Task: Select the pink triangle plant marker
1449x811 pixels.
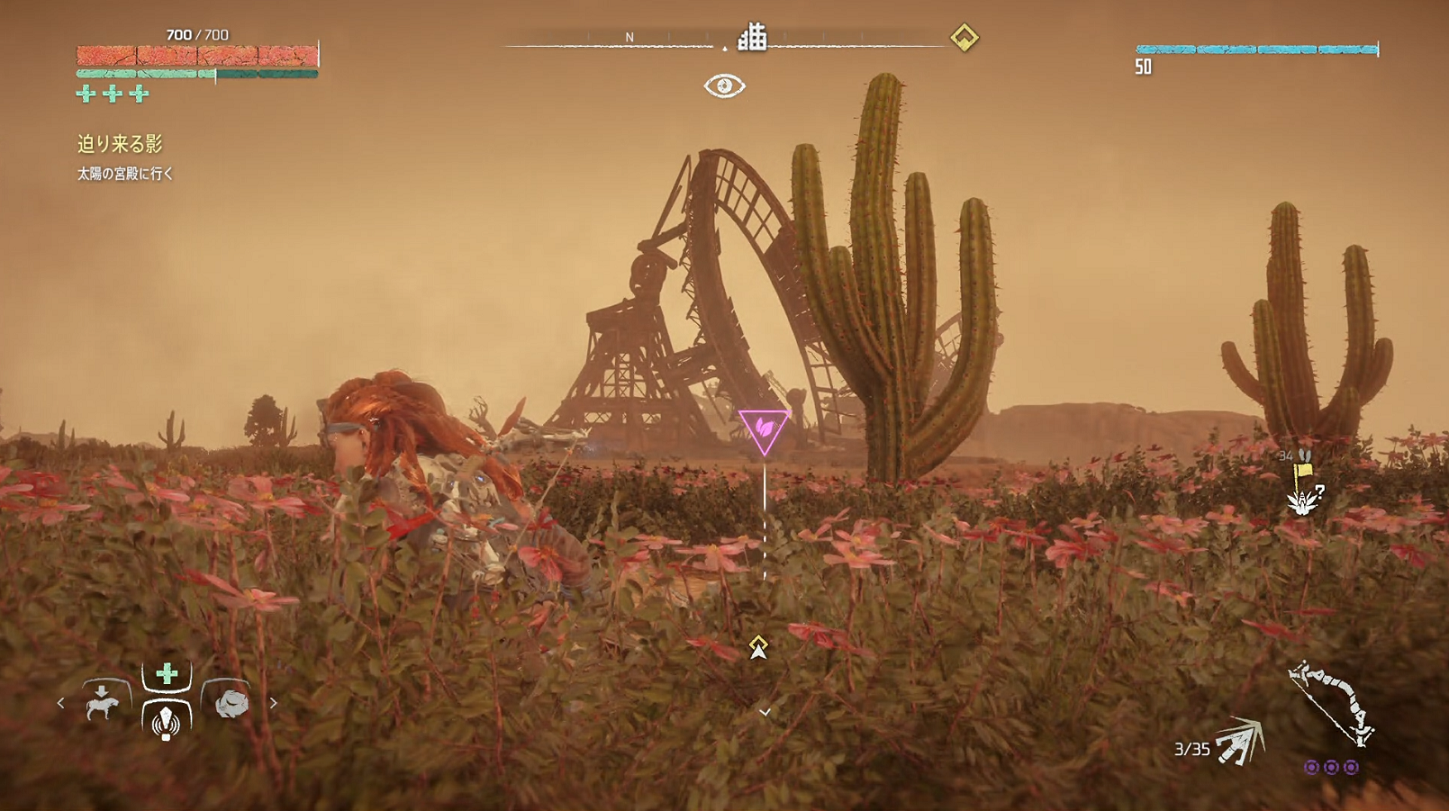Action: point(764,429)
